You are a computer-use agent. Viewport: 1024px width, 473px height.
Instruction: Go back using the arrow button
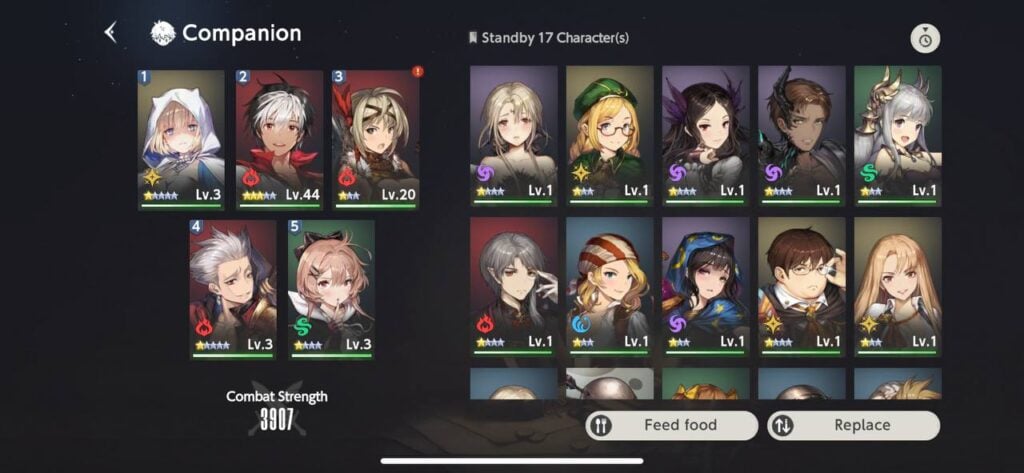click(110, 33)
